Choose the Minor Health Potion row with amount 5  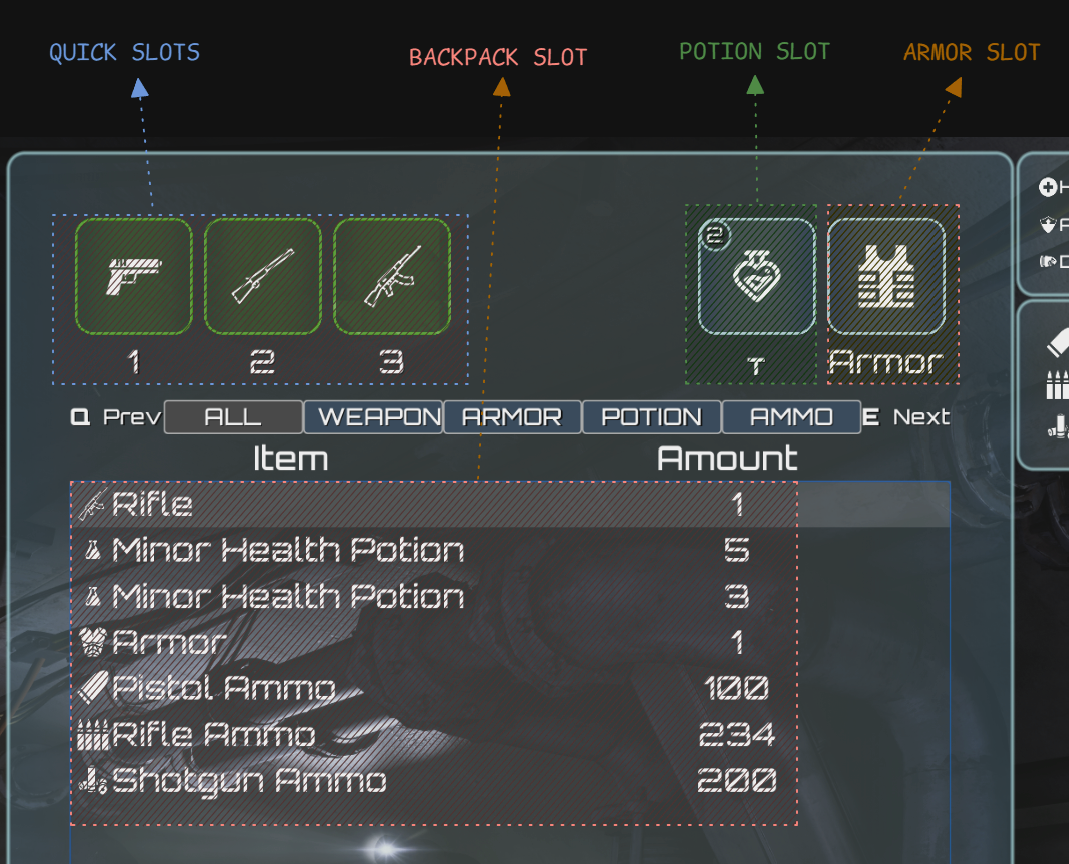click(x=434, y=550)
